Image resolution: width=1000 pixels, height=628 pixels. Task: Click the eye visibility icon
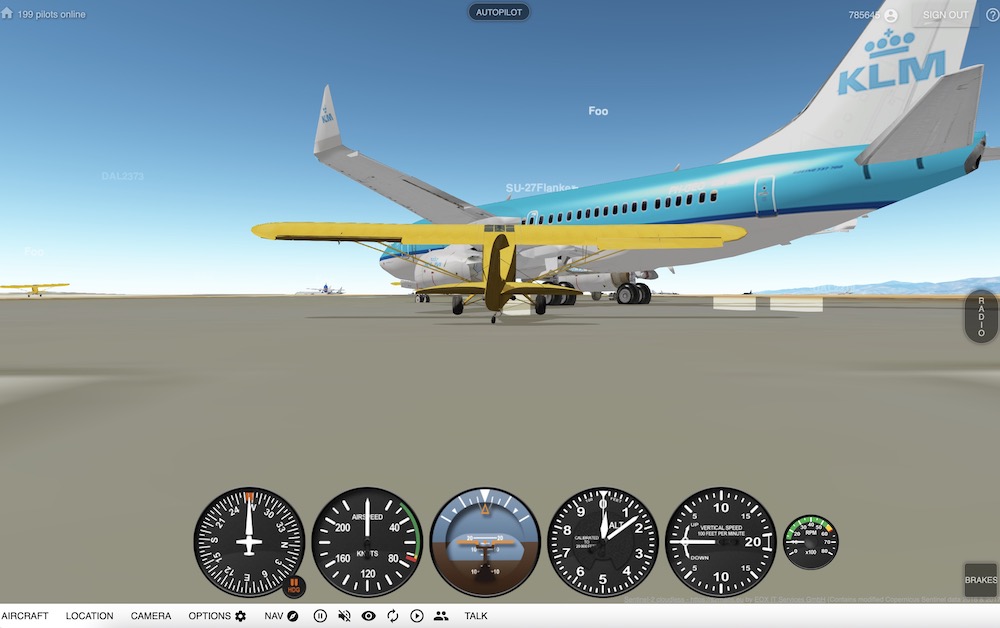pos(368,616)
